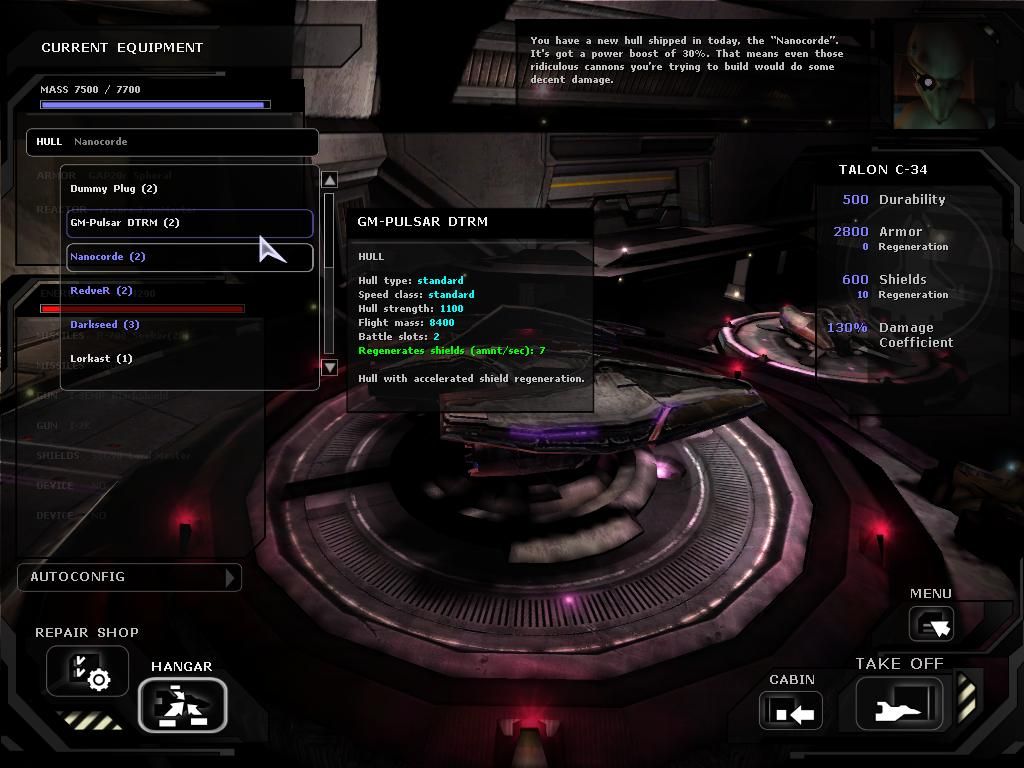Screen dimensions: 1024x768
Task: Choose the GM-Pulsar DTRM hull
Action: pyautogui.click(x=125, y=223)
